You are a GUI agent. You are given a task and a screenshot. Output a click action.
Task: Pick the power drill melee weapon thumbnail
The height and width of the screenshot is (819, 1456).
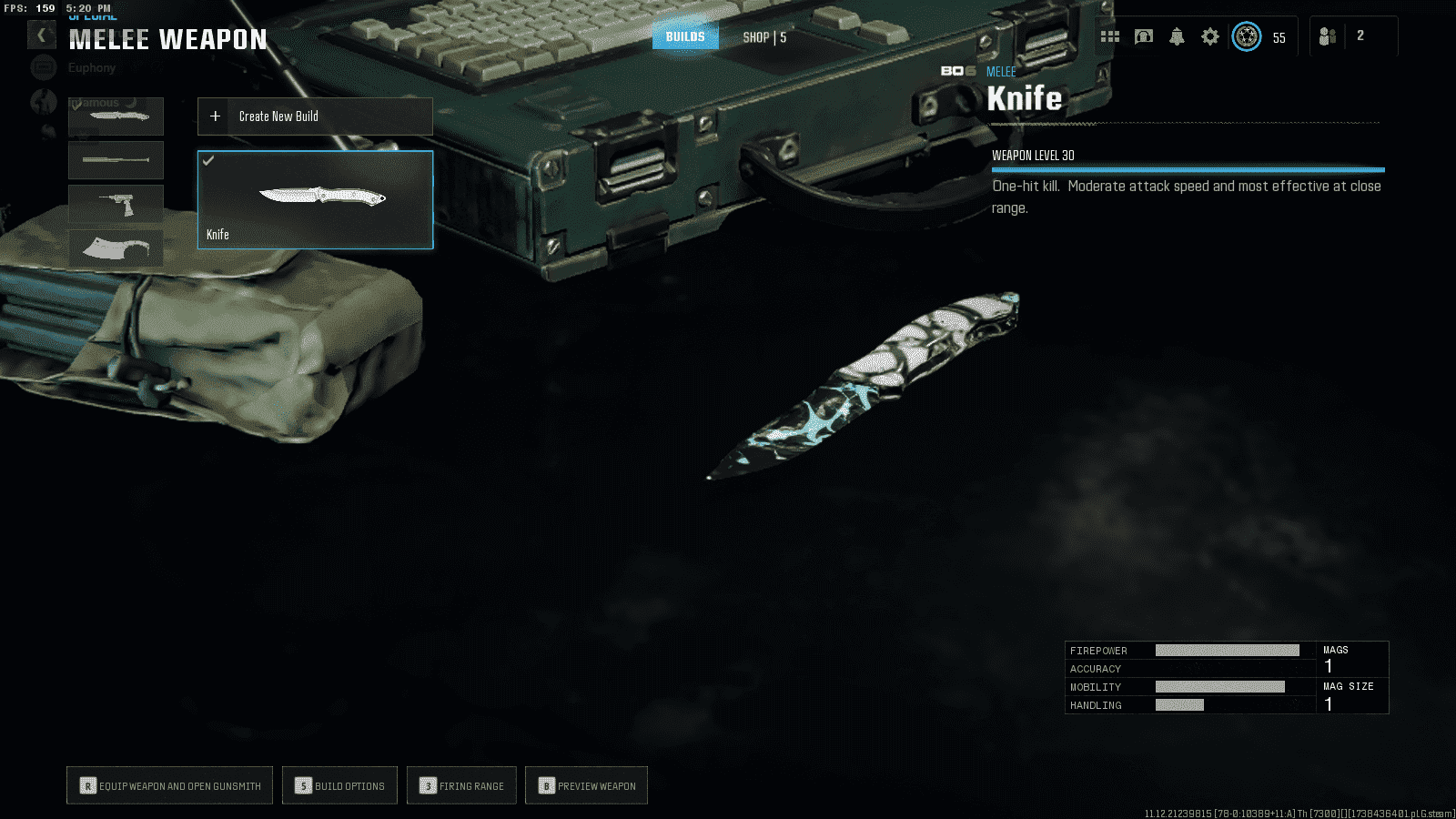pyautogui.click(x=116, y=204)
